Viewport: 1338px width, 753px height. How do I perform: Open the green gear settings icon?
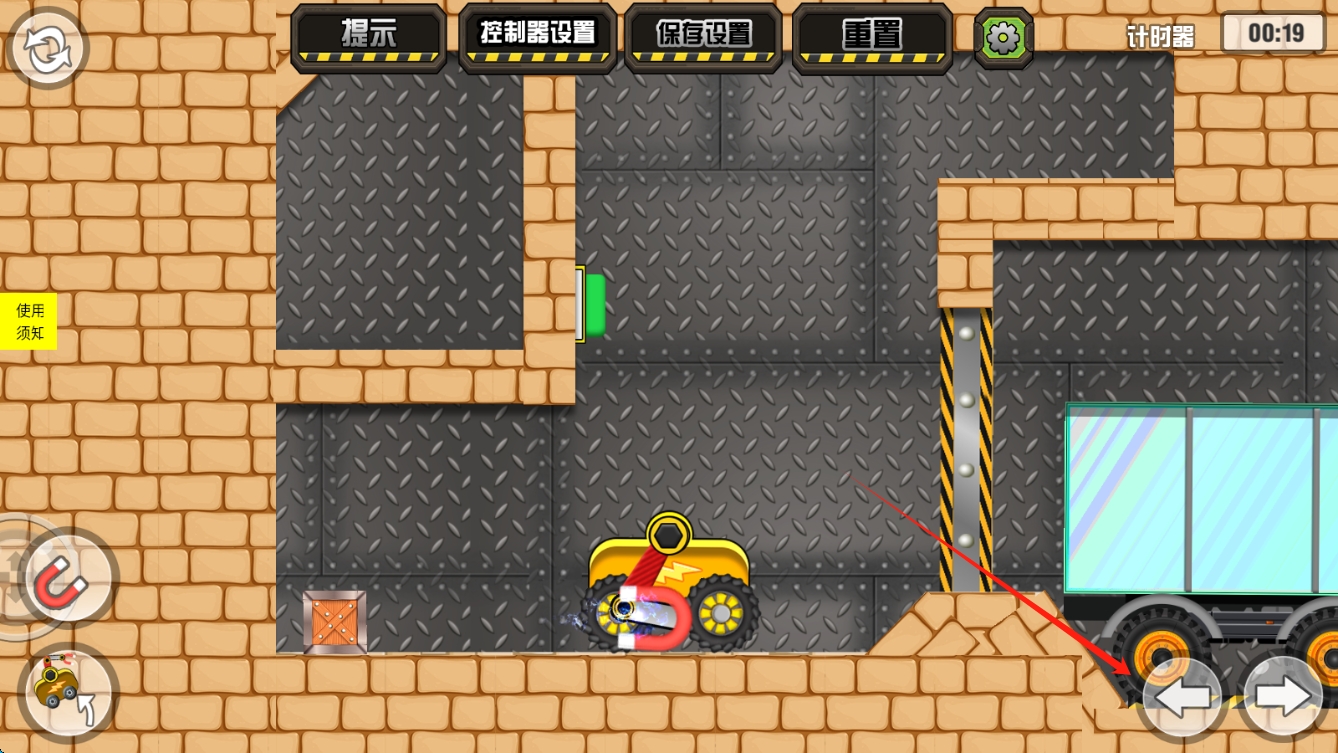[1003, 38]
